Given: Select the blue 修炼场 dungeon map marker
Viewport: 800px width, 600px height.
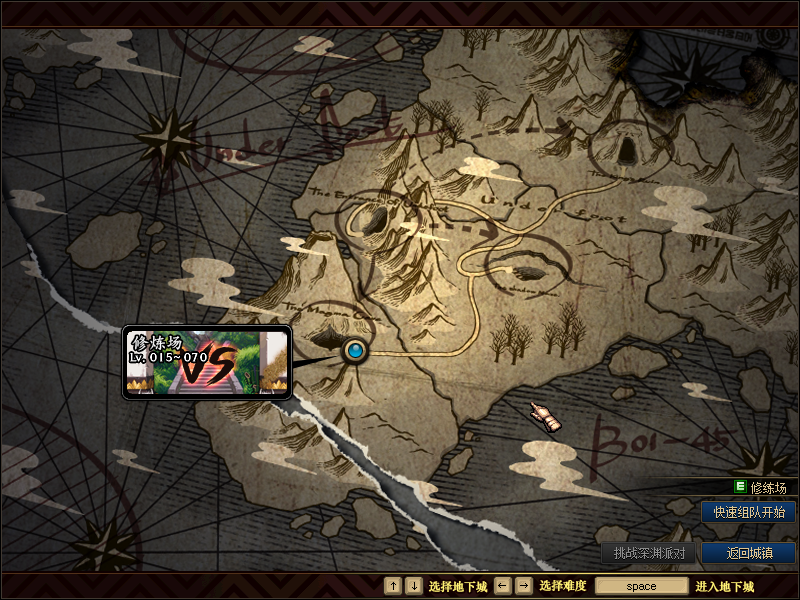Looking at the screenshot, I should [x=355, y=351].
